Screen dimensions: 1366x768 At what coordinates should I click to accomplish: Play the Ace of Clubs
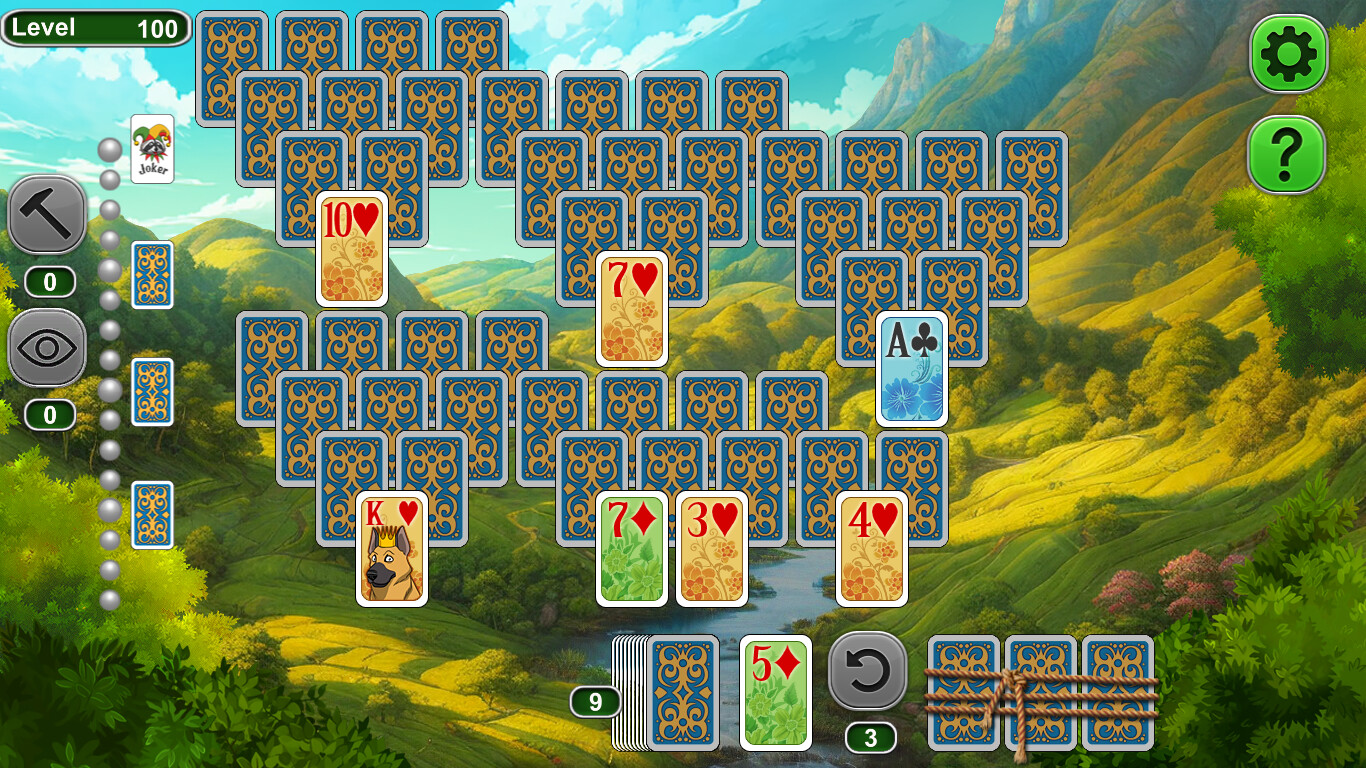pos(911,367)
